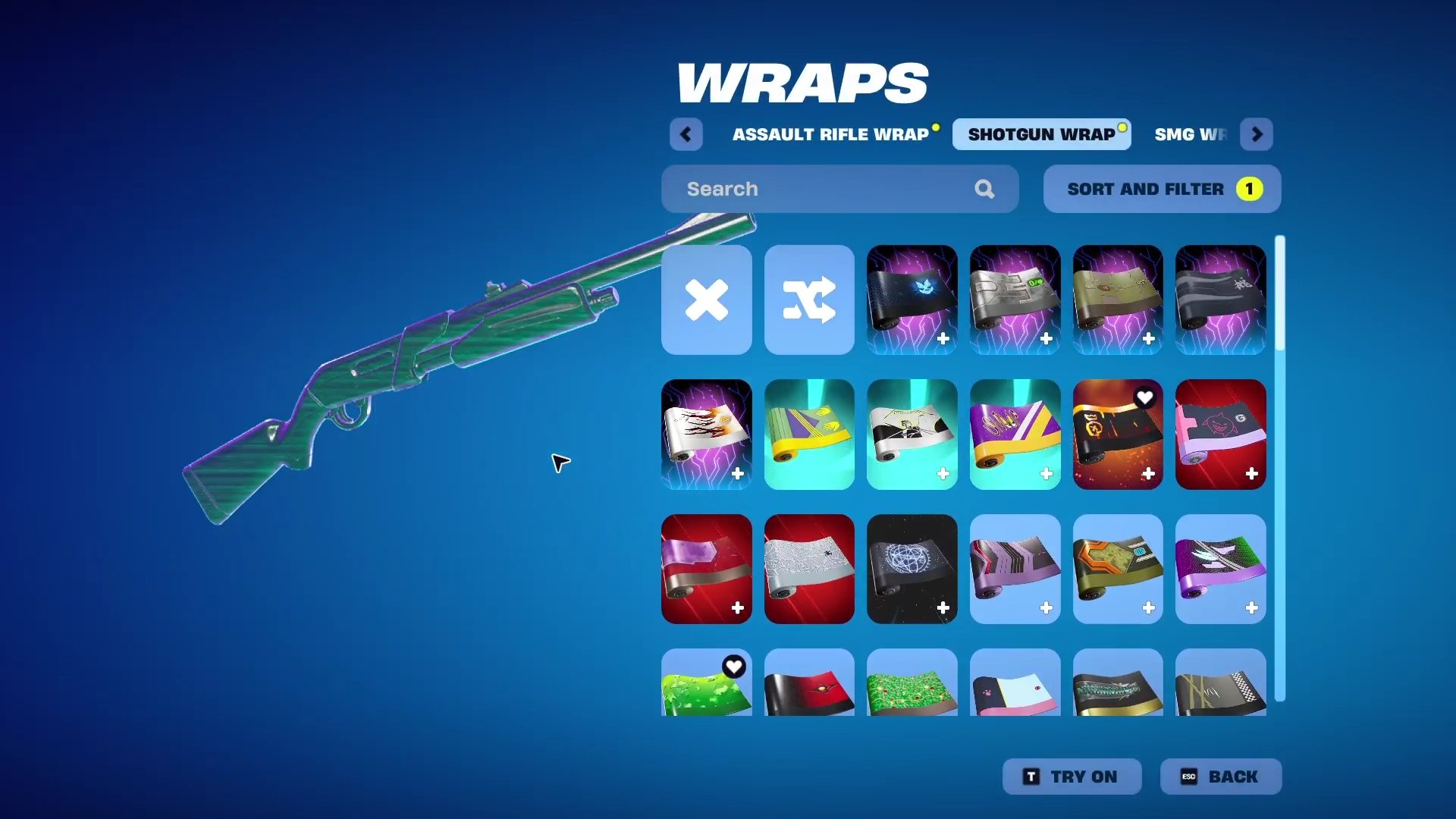
Task: Unfavorite the orange wrap via its heart icon
Action: pyautogui.click(x=1145, y=397)
